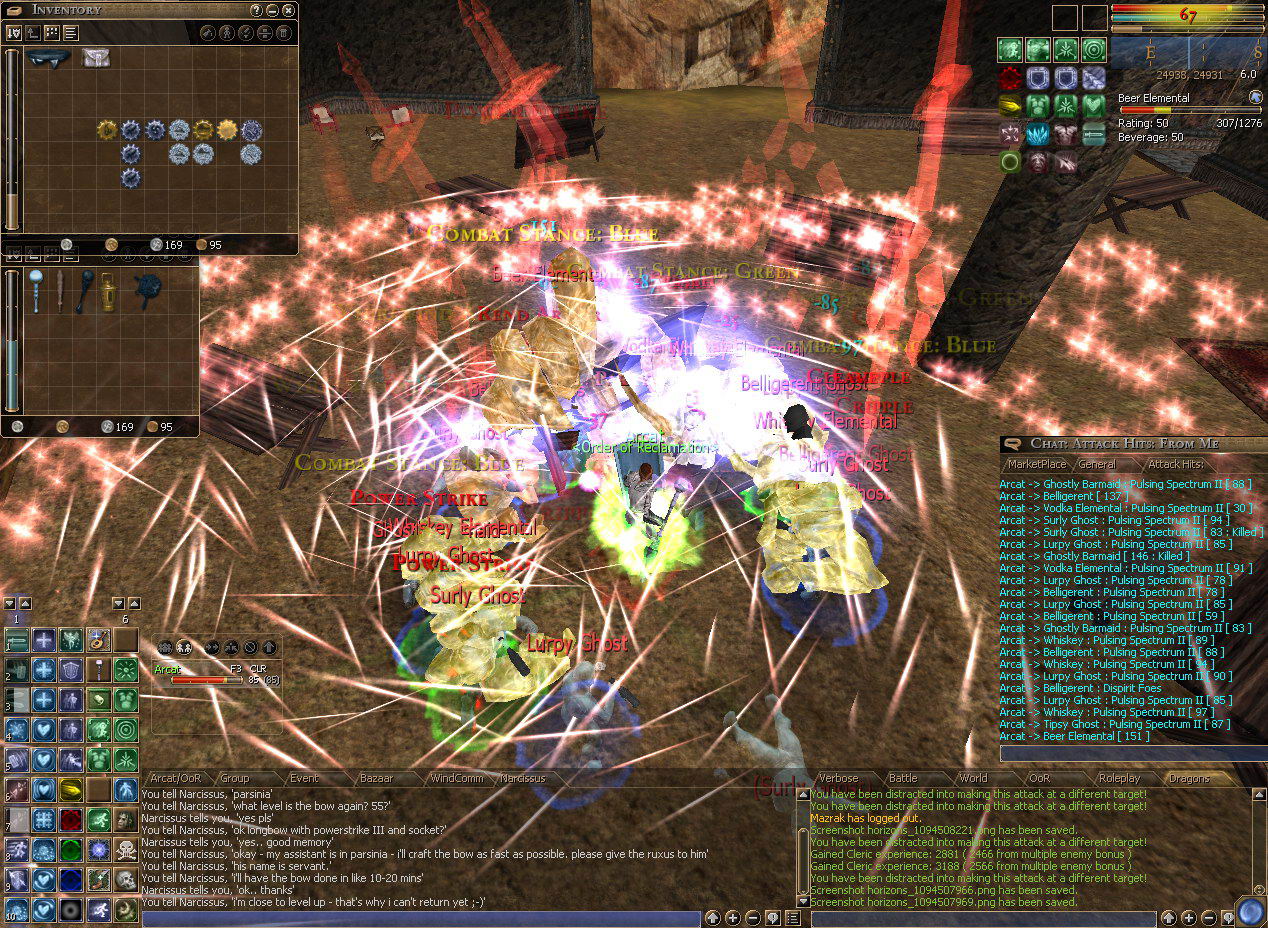The height and width of the screenshot is (928, 1268).
Task: Select the blue orb staff item
Action: point(37,288)
